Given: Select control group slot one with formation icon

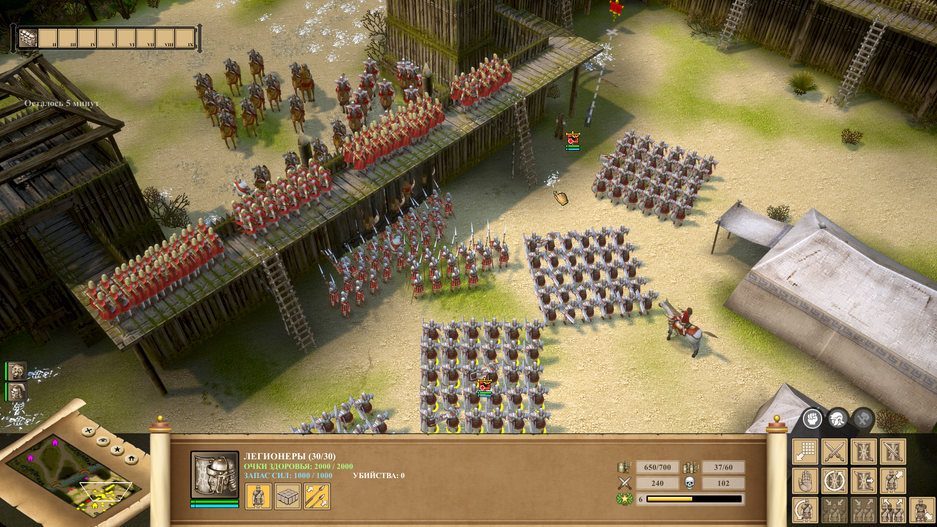Looking at the screenshot, I should [x=28, y=39].
